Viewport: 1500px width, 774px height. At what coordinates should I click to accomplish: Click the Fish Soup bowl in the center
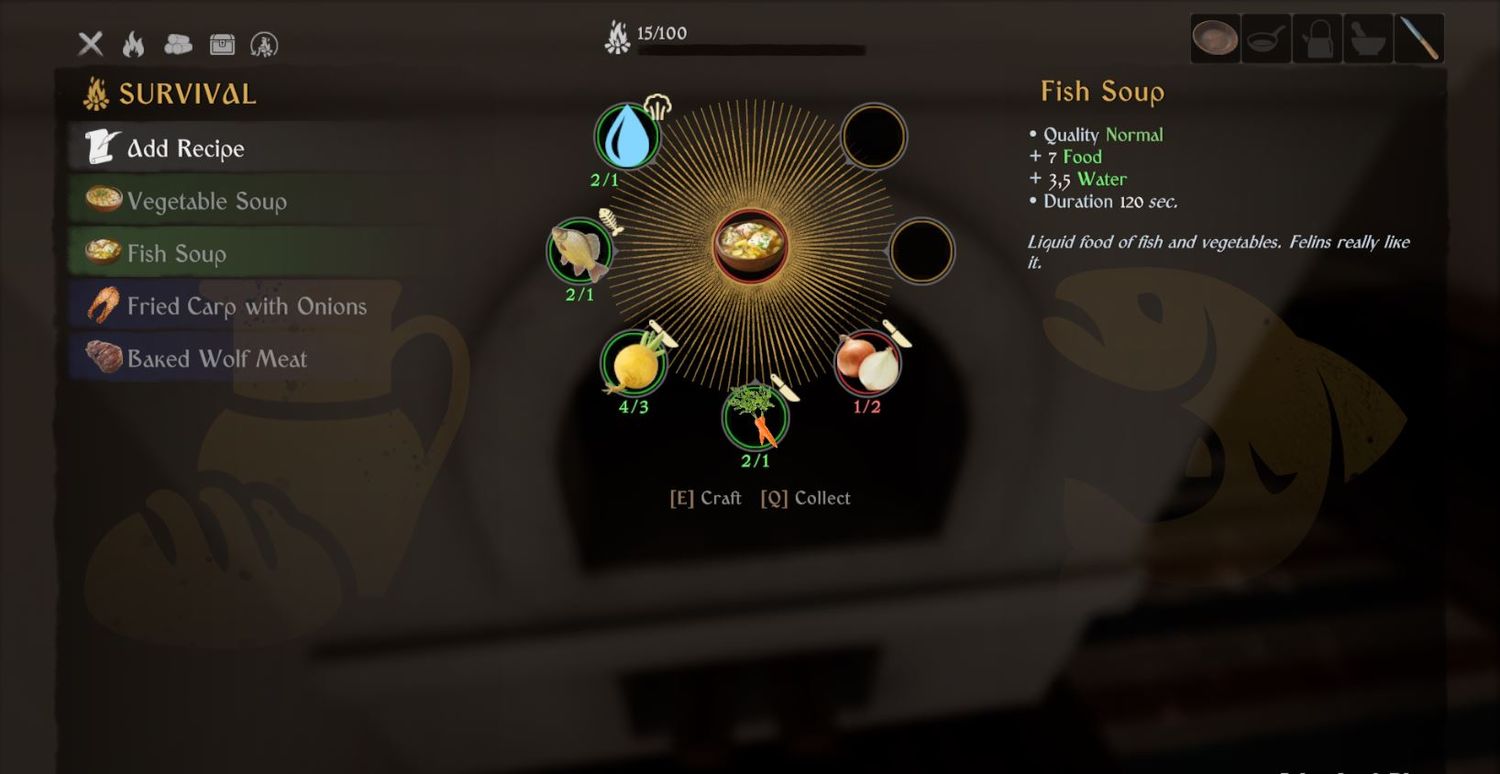tap(751, 245)
